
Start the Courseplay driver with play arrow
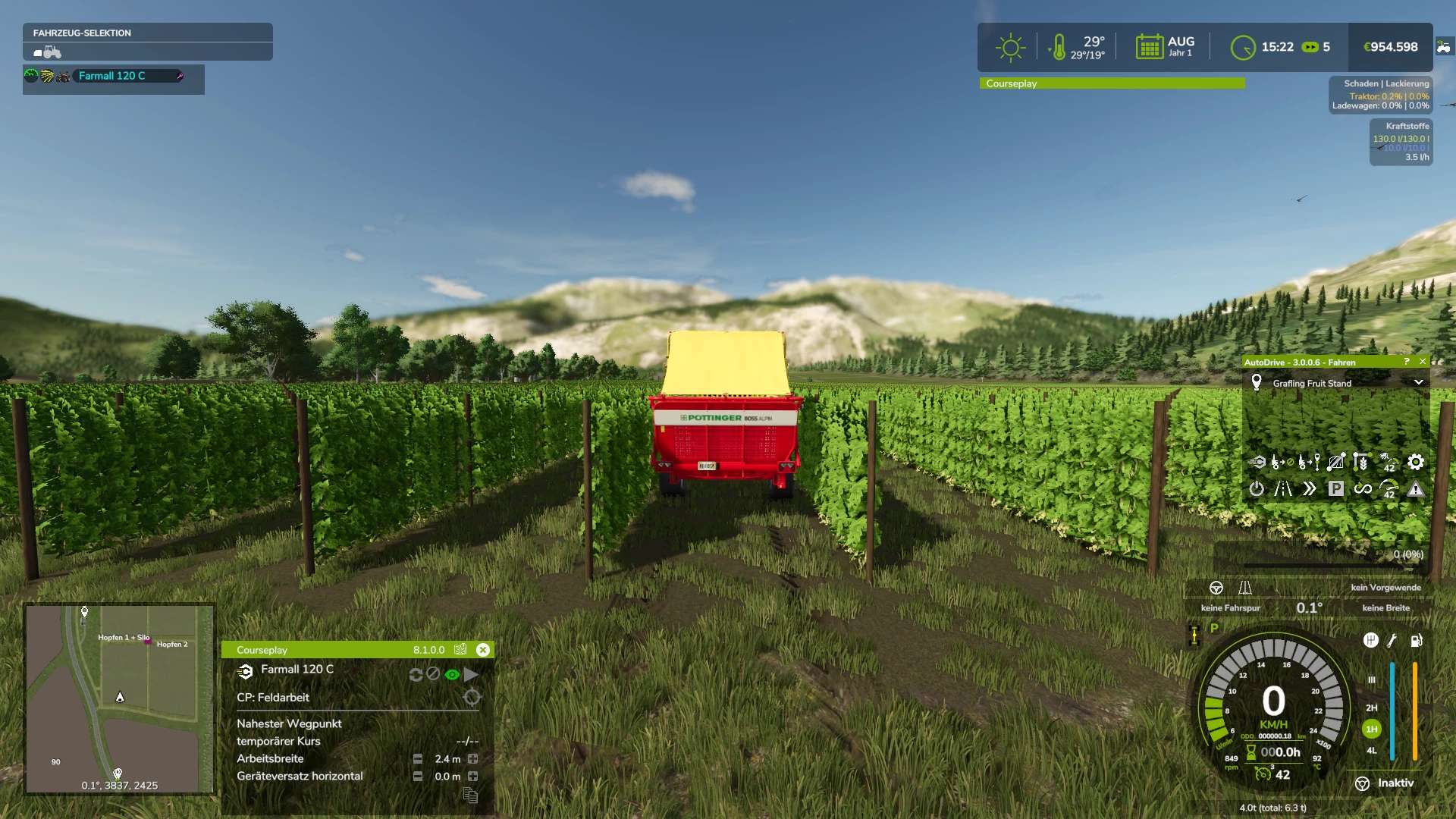(x=472, y=674)
